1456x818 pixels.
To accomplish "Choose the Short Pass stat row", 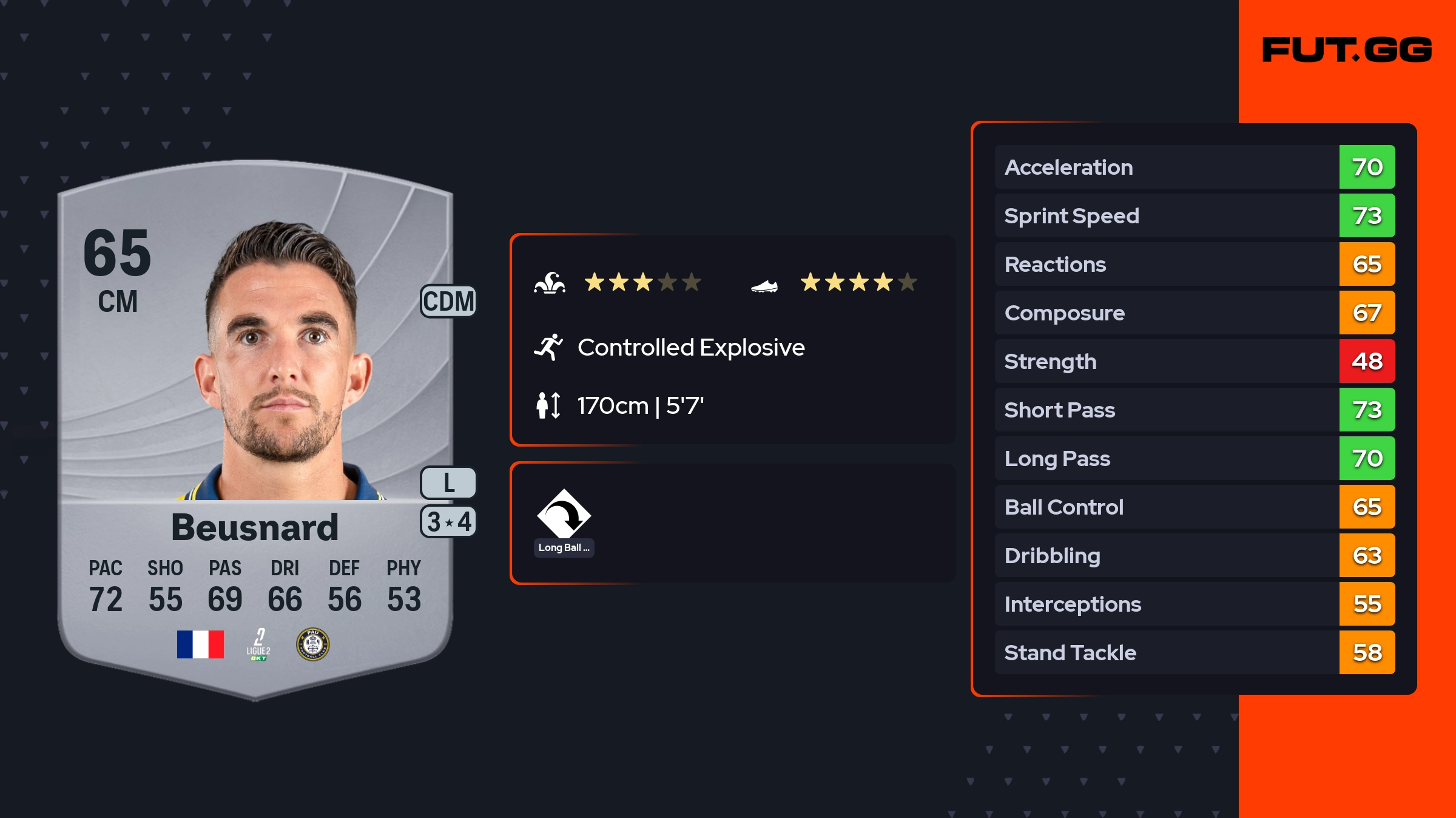I will (1194, 410).
